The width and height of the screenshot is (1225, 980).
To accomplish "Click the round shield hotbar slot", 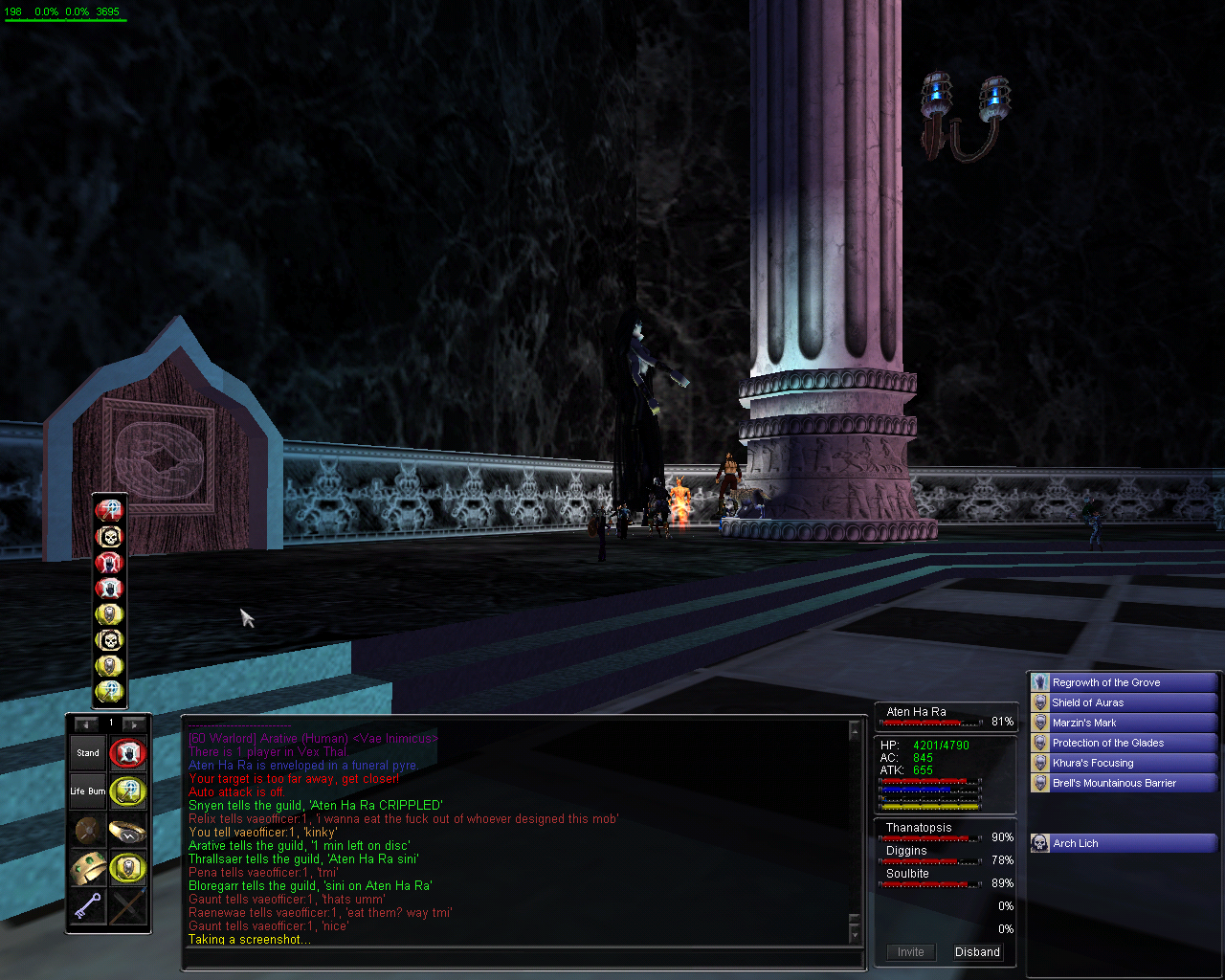I will click(88, 831).
